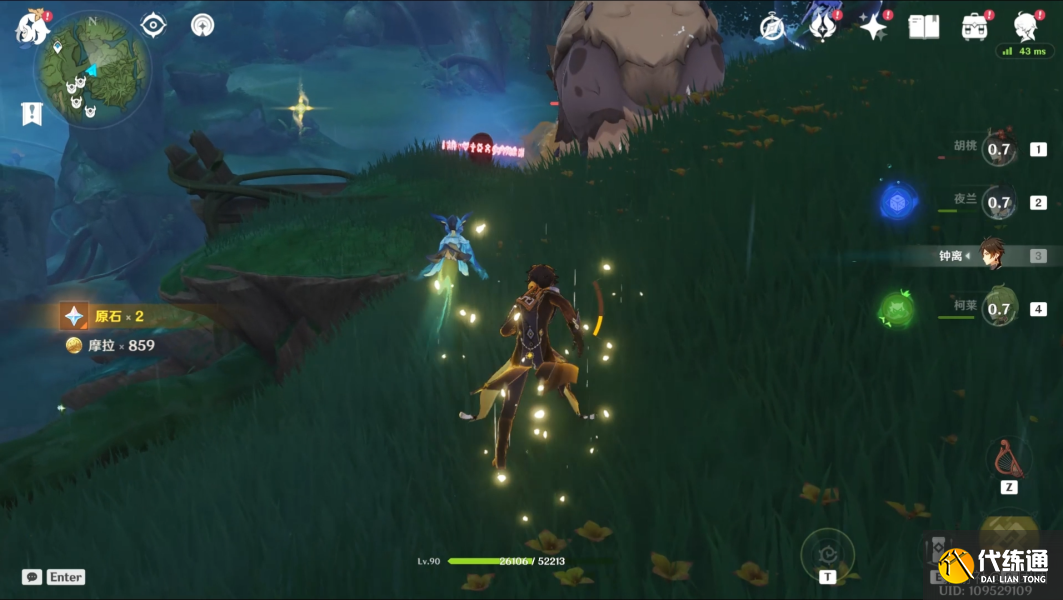Open the chat box speech bubble
This screenshot has width=1063, height=600.
(x=32, y=577)
